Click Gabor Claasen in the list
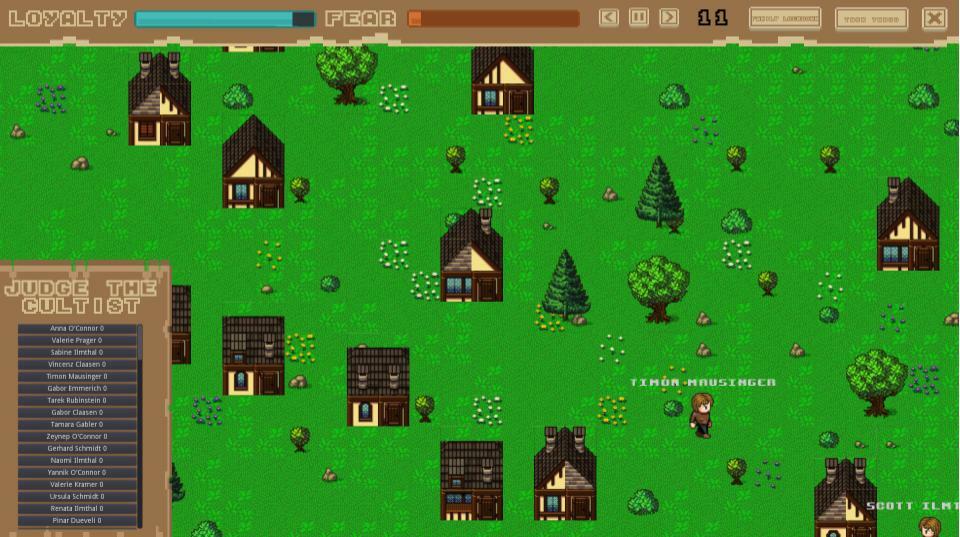The width and height of the screenshot is (960, 537). [78, 413]
